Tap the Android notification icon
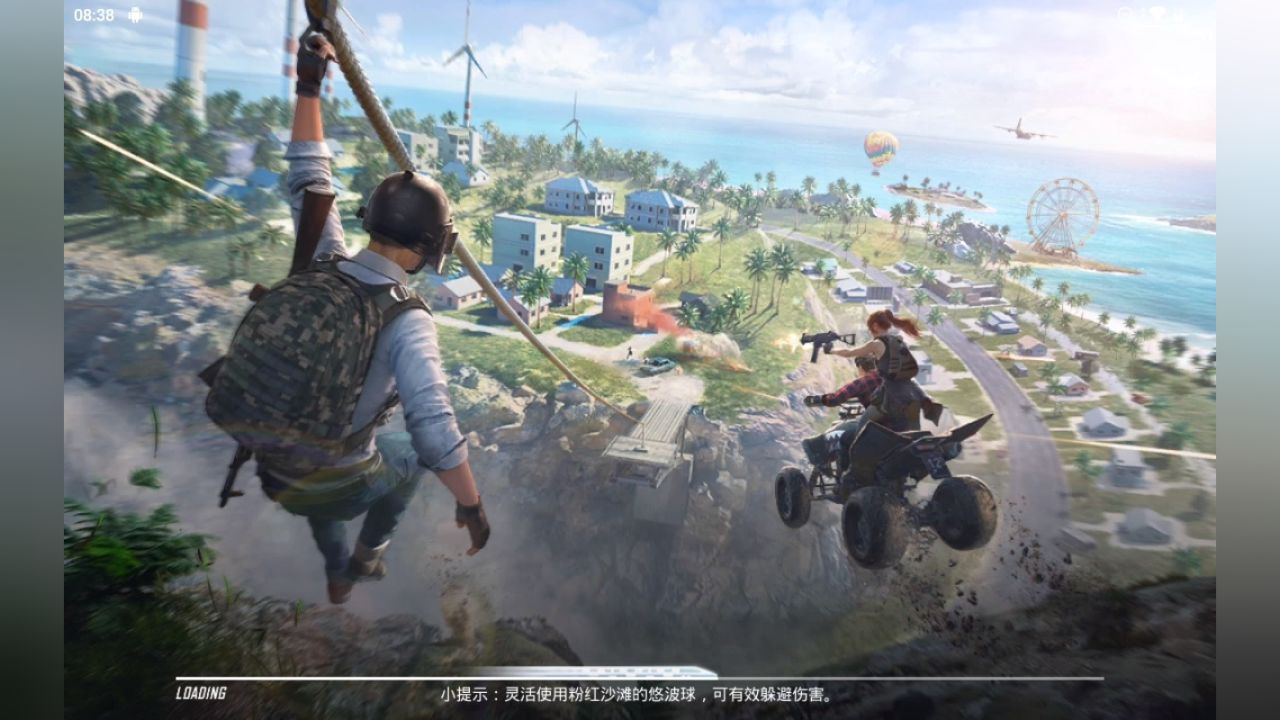Screen dimensions: 1280x720 [x=135, y=14]
